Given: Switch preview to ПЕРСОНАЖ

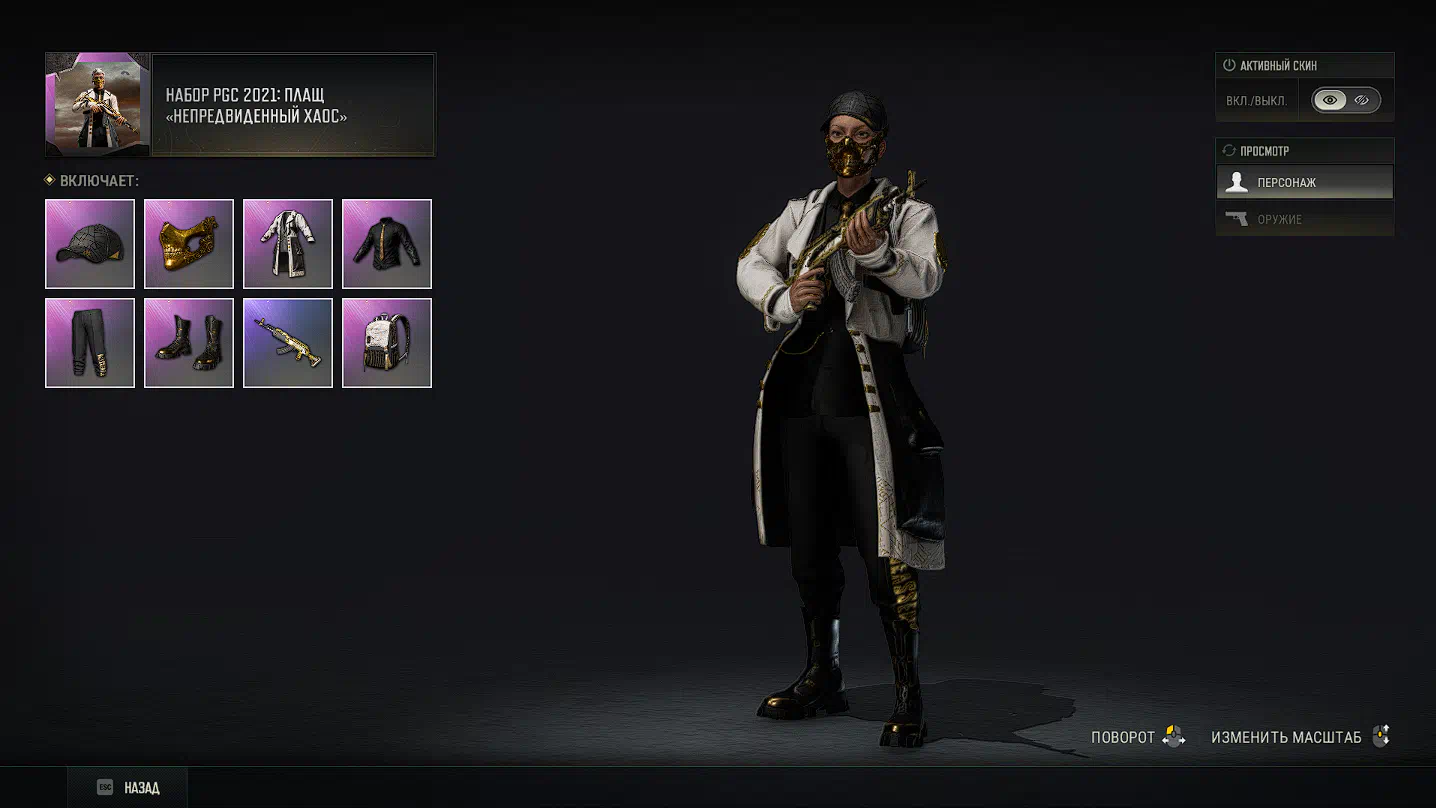Looking at the screenshot, I should [1304, 183].
